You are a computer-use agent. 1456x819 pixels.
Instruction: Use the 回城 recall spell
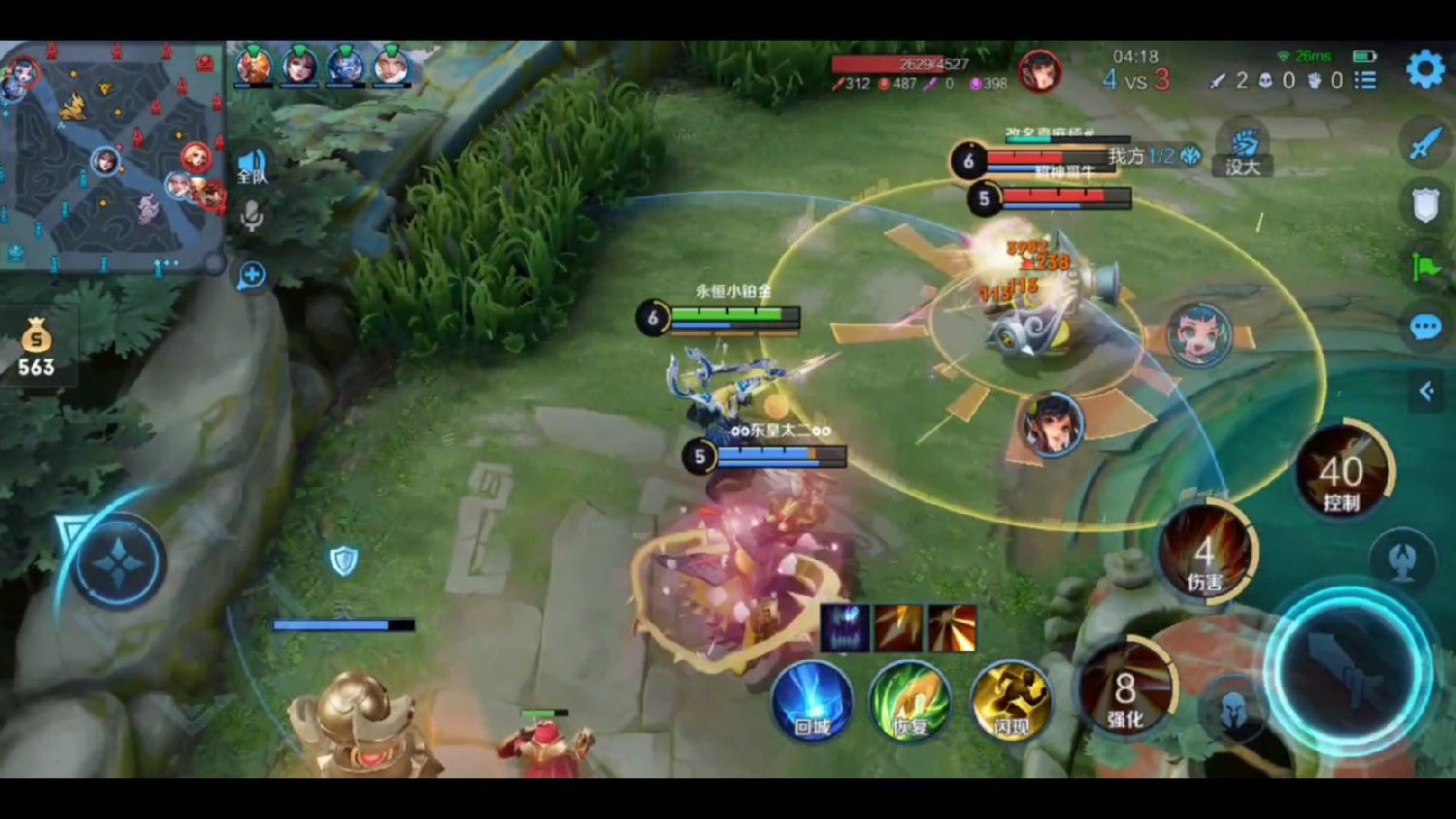[811, 701]
